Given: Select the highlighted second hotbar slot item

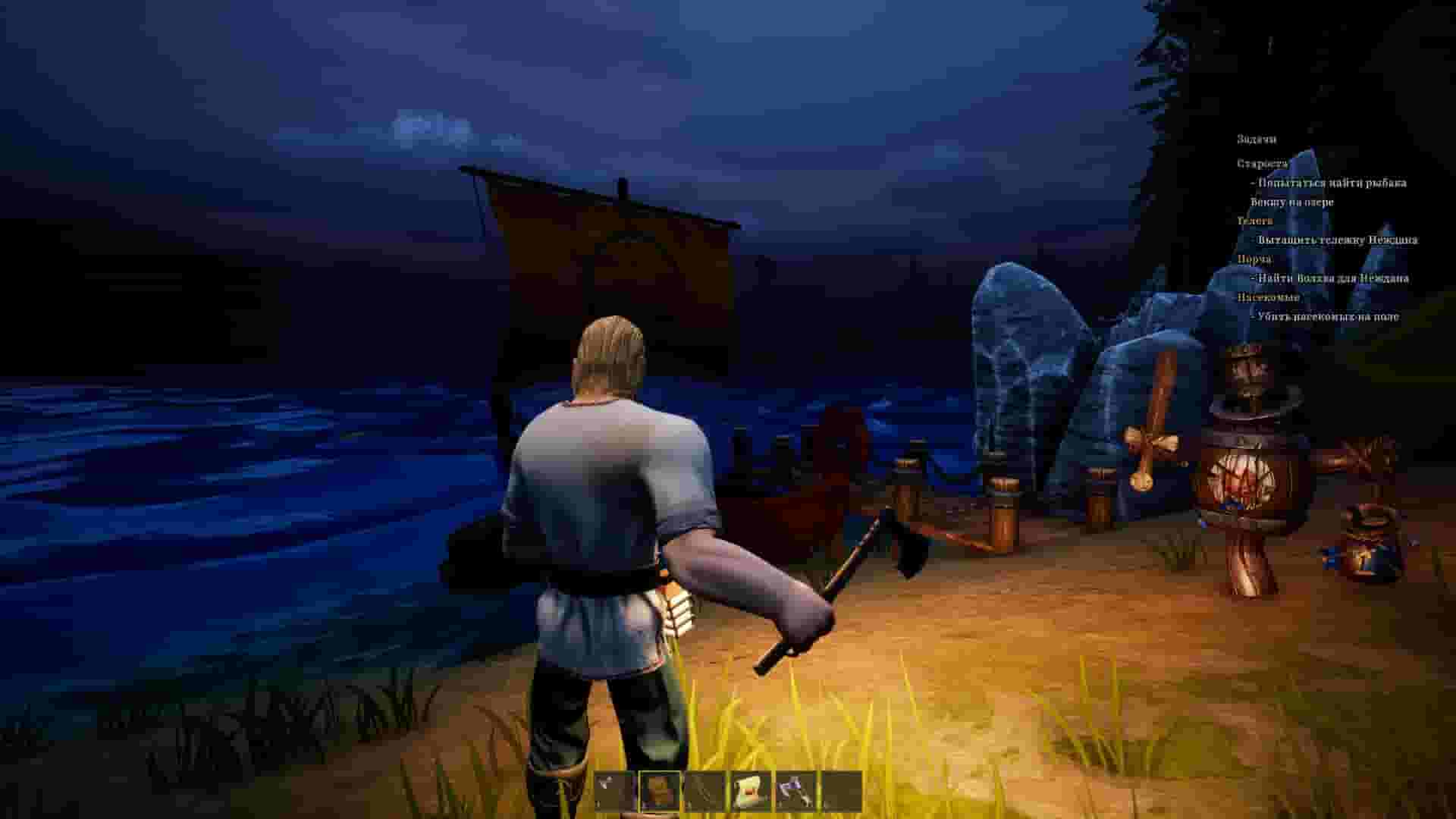Looking at the screenshot, I should pos(658,790).
